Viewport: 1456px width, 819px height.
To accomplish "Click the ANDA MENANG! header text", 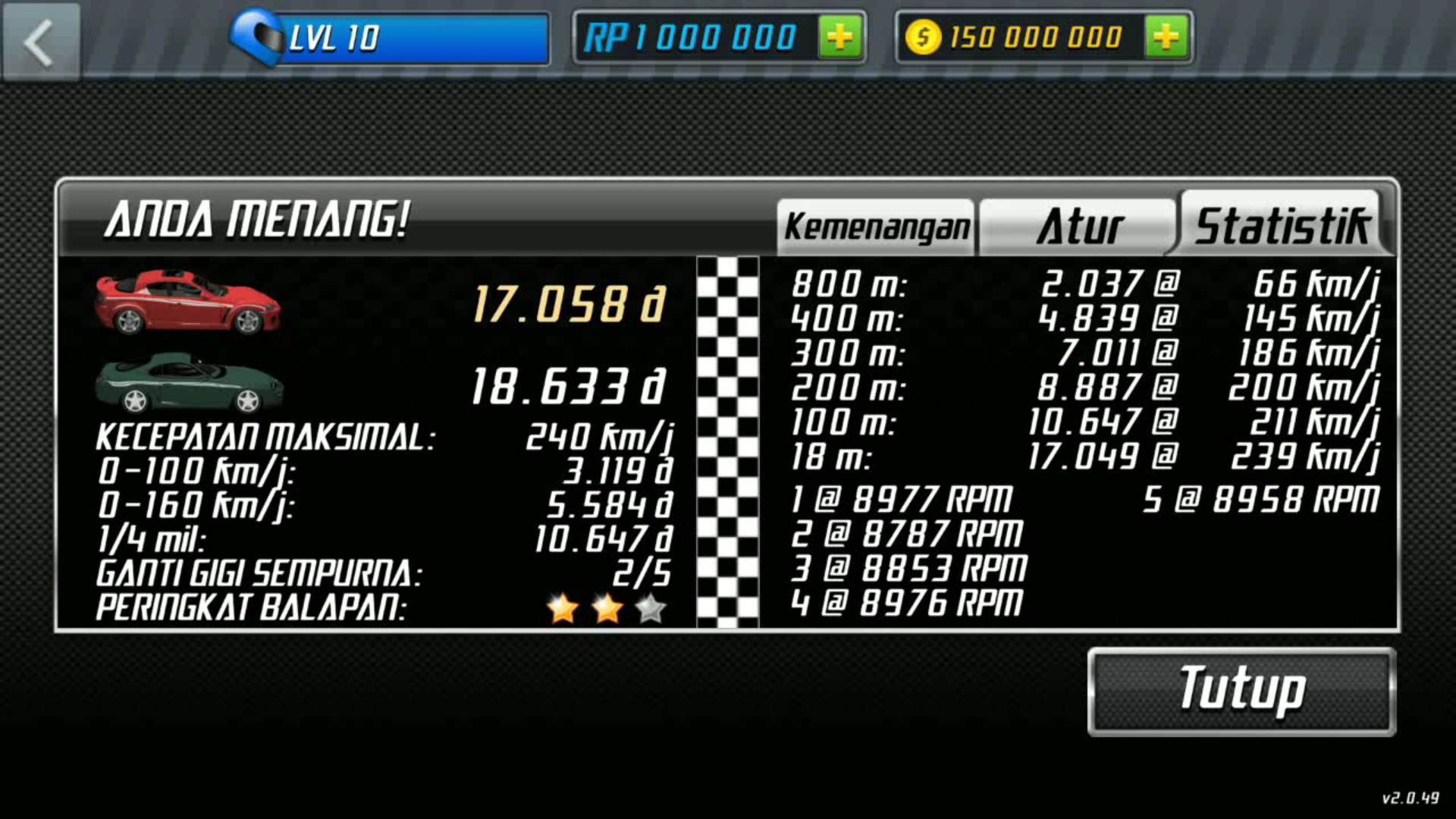I will 258,220.
